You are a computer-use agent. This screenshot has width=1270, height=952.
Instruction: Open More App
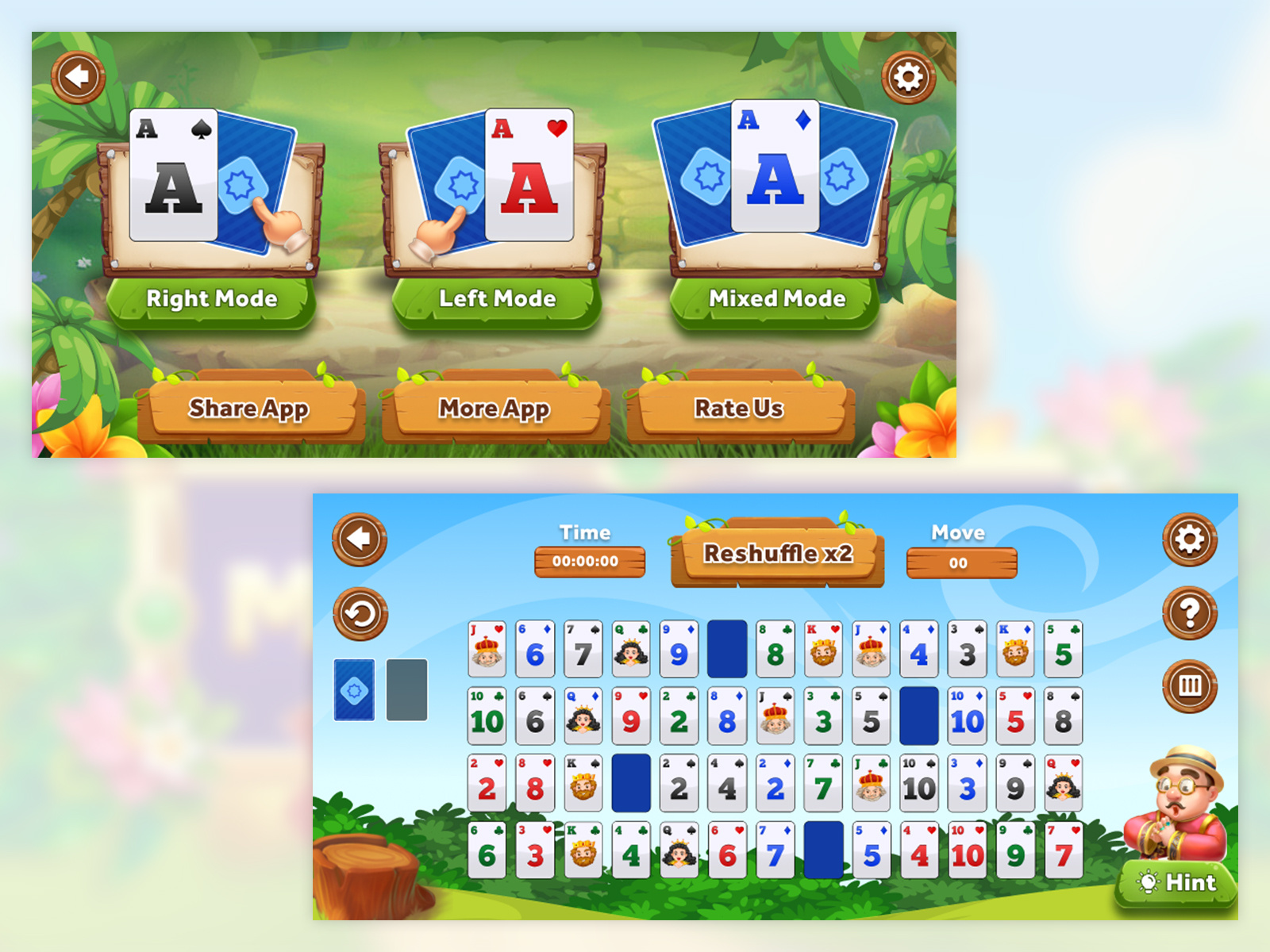pyautogui.click(x=494, y=409)
